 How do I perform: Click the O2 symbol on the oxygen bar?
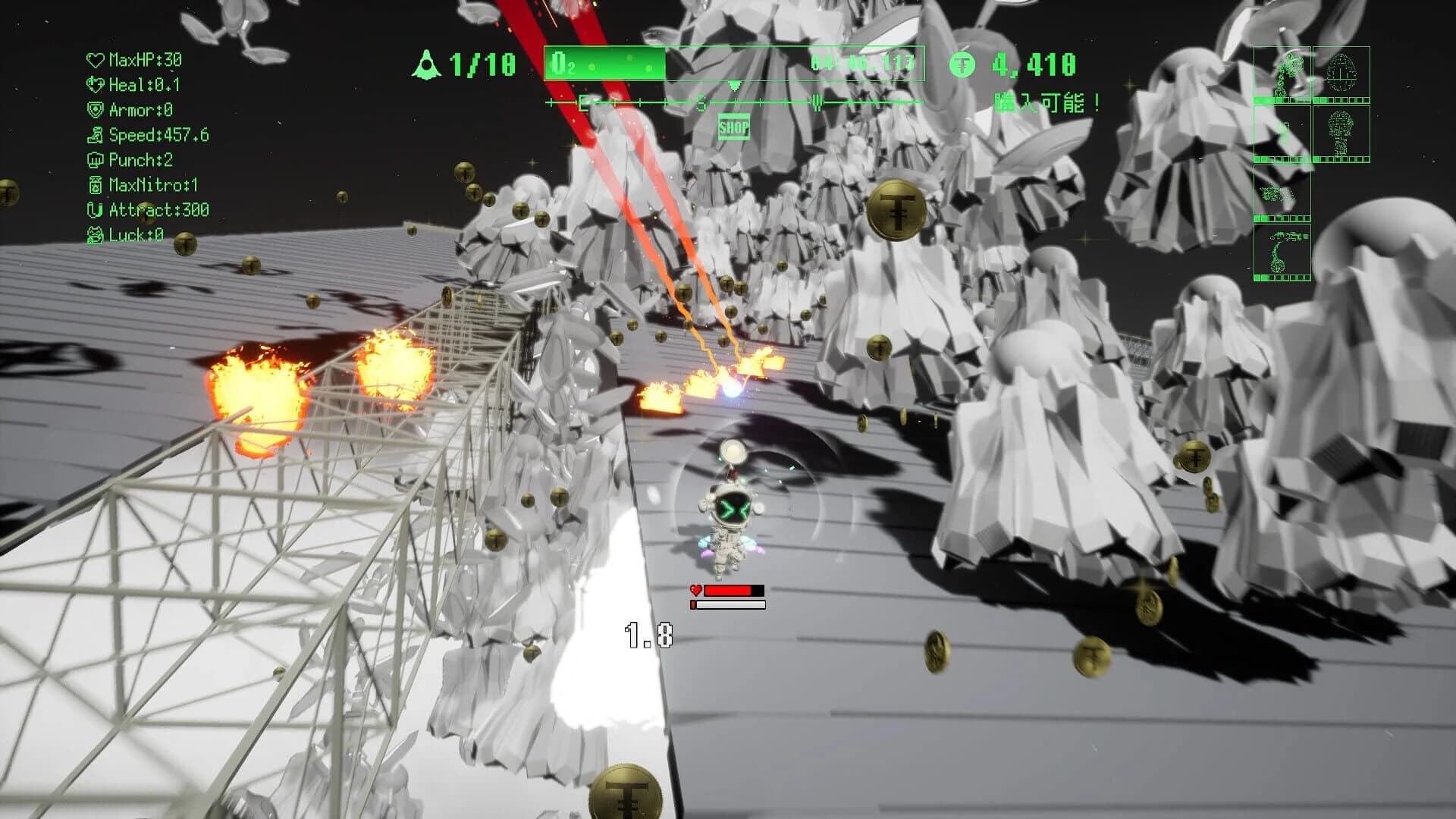tap(560, 64)
